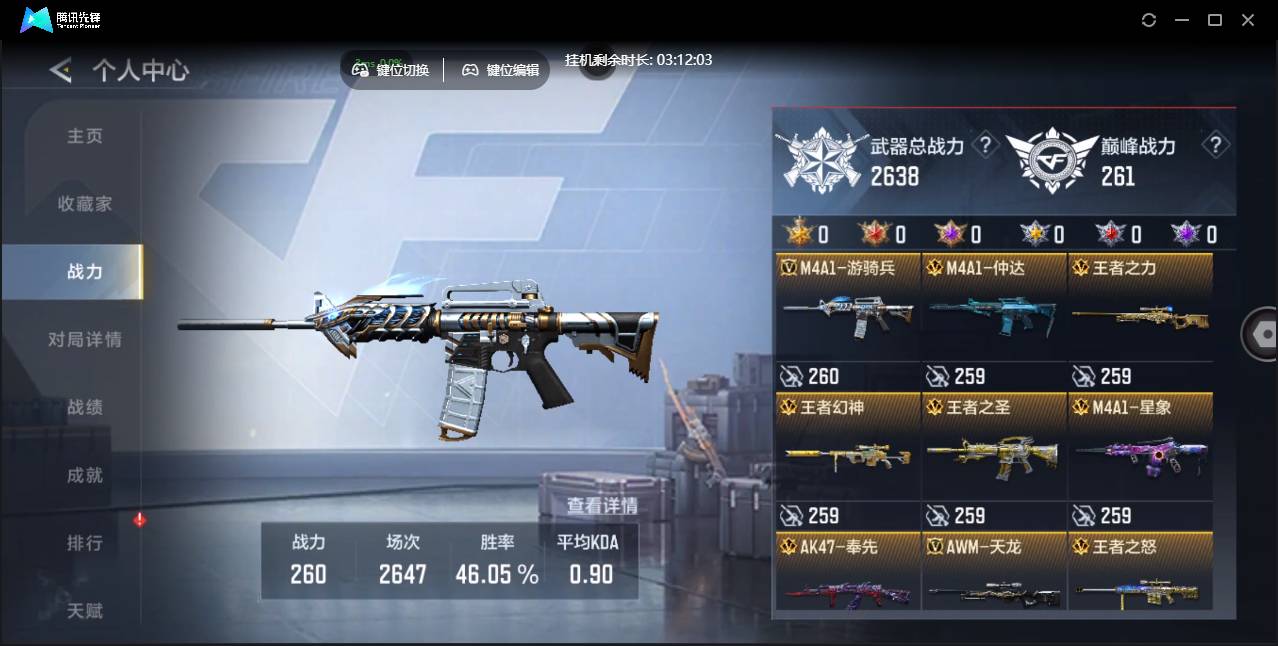Open the 战绩 tab
Image resolution: width=1278 pixels, height=646 pixels.
(x=85, y=408)
